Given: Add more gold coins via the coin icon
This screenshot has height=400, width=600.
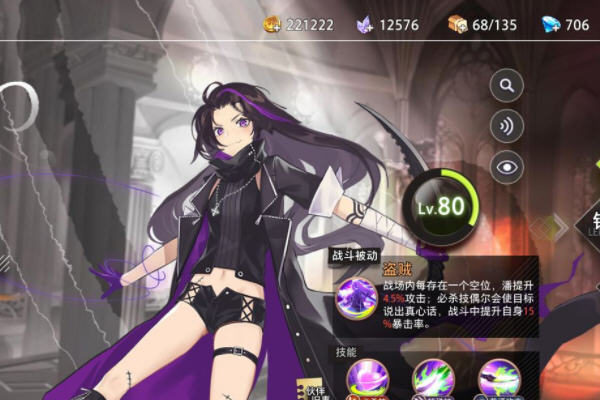Looking at the screenshot, I should pyautogui.click(x=273, y=24).
